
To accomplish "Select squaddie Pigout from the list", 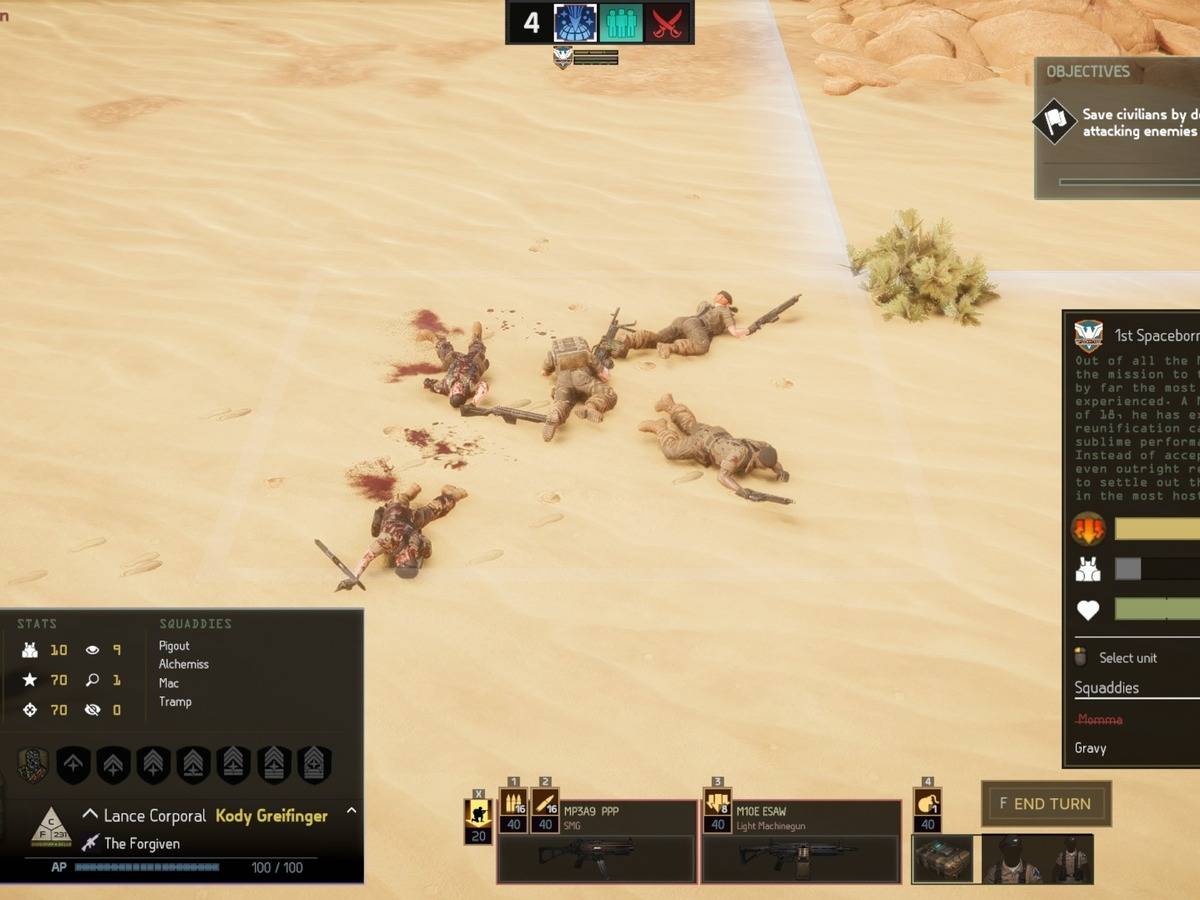I will (x=174, y=646).
